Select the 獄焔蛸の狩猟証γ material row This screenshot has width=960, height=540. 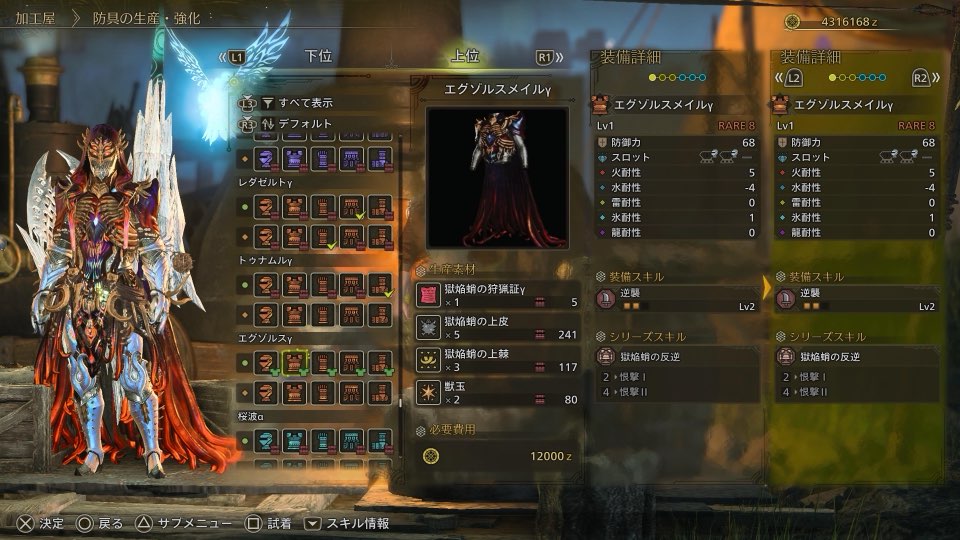tap(497, 295)
